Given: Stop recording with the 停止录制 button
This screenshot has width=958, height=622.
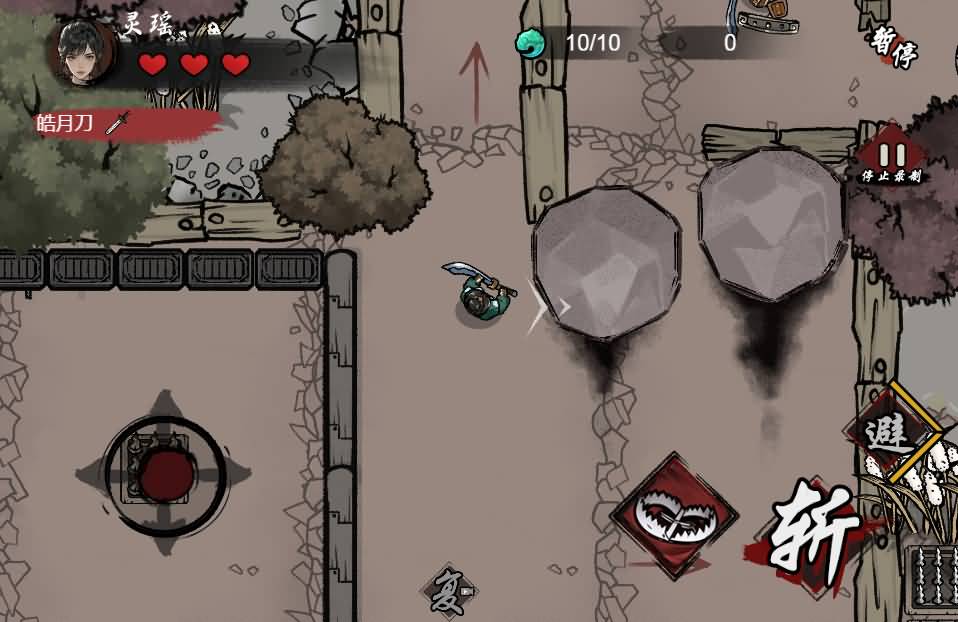Looking at the screenshot, I should tap(890, 161).
